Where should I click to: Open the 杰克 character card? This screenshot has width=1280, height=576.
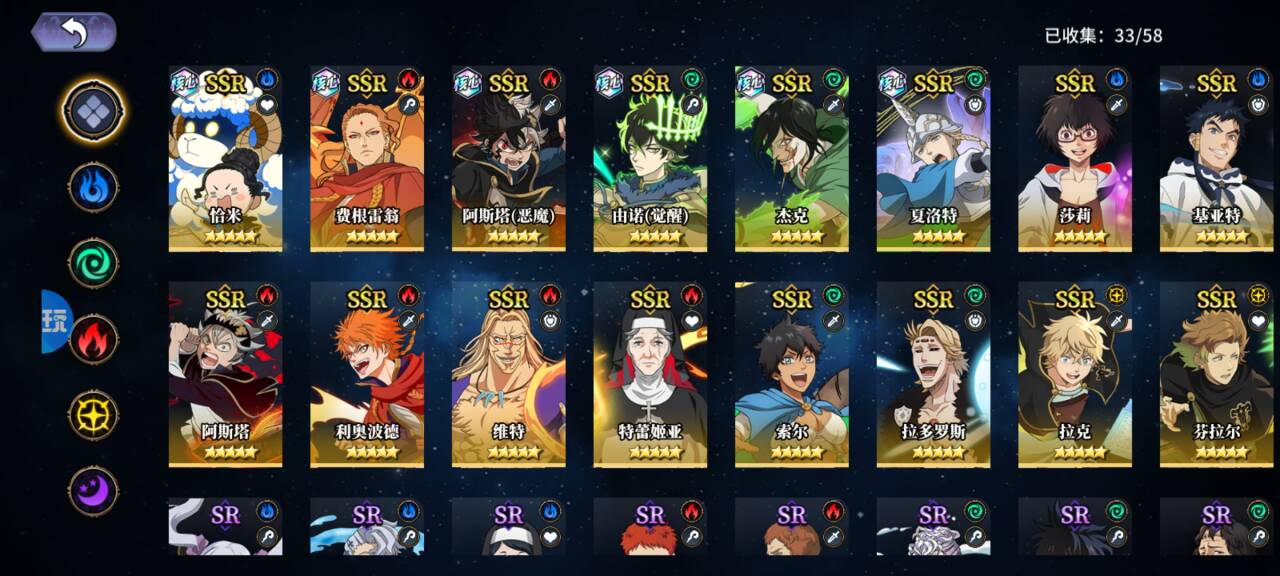(x=791, y=158)
